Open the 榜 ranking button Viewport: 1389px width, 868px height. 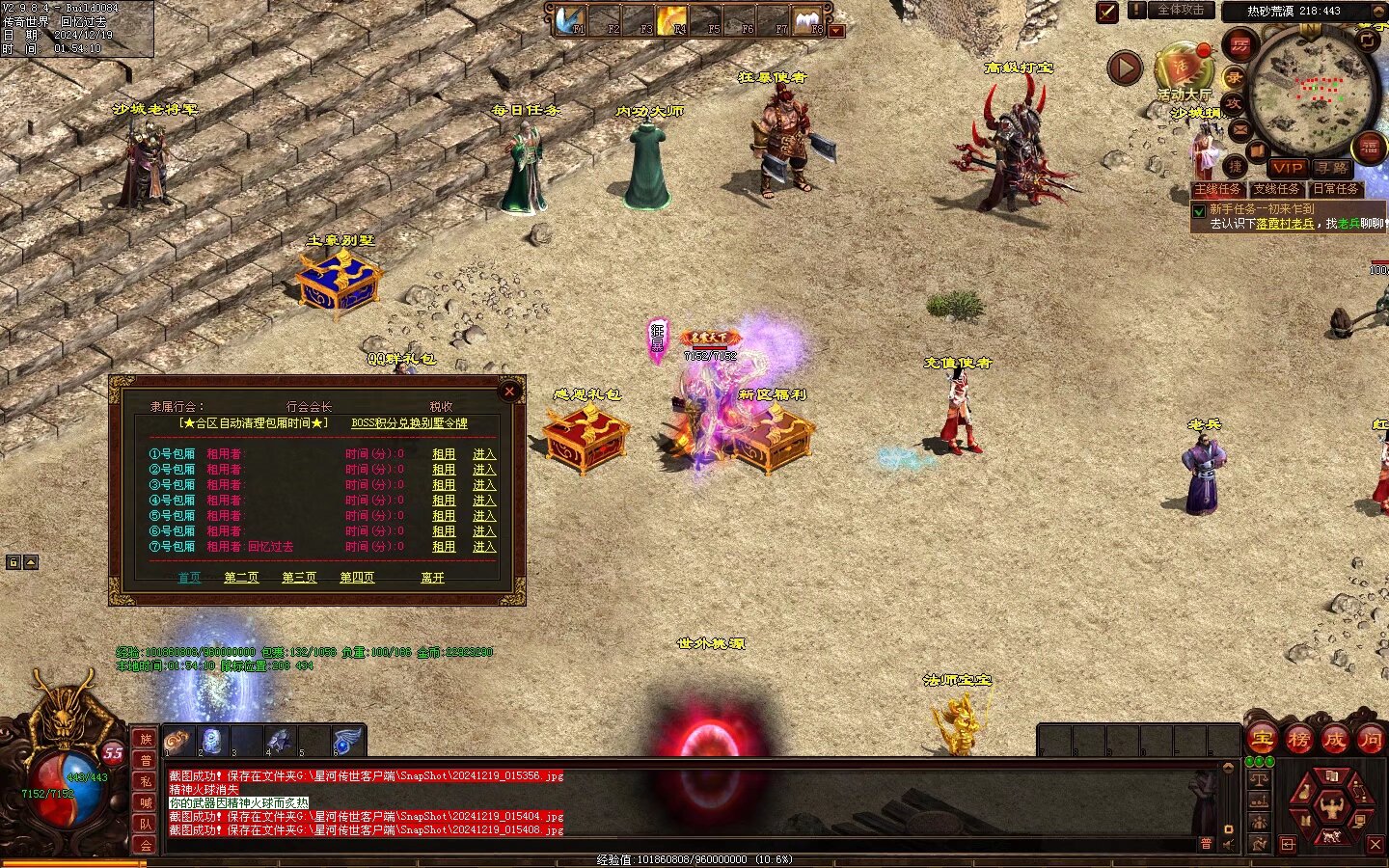click(x=1298, y=740)
